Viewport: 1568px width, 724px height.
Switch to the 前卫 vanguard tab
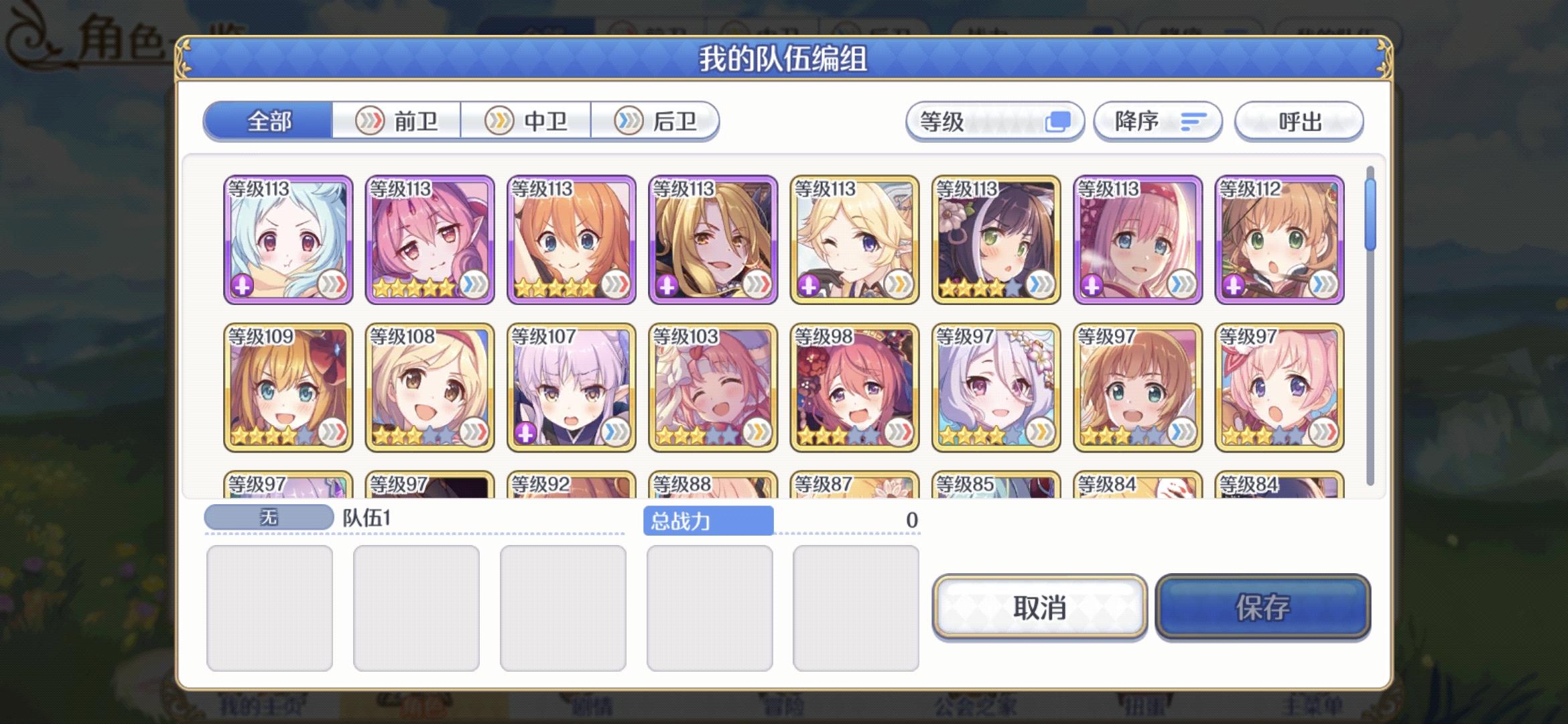[x=397, y=121]
